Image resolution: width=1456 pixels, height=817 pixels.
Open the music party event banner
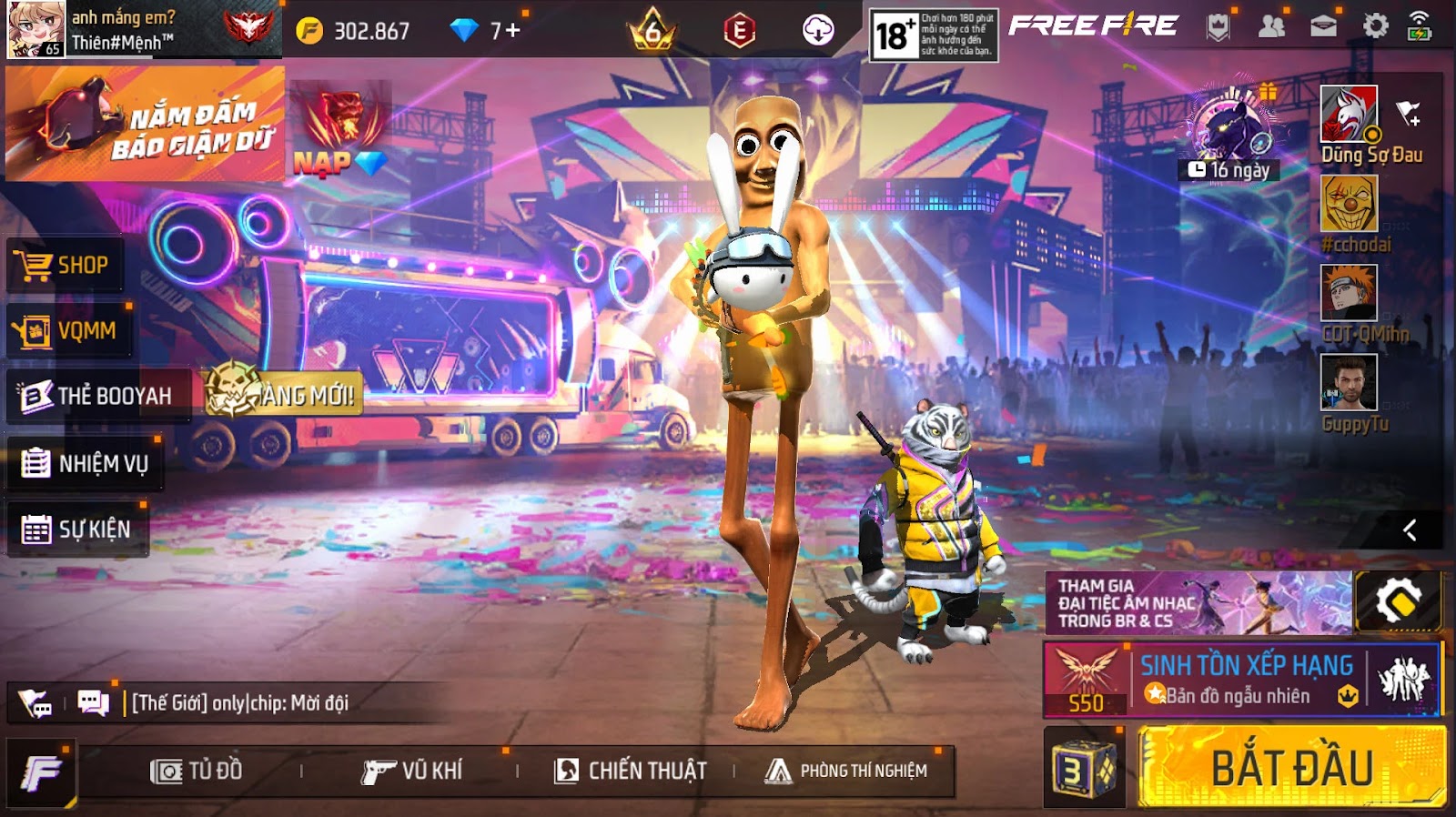[1198, 602]
